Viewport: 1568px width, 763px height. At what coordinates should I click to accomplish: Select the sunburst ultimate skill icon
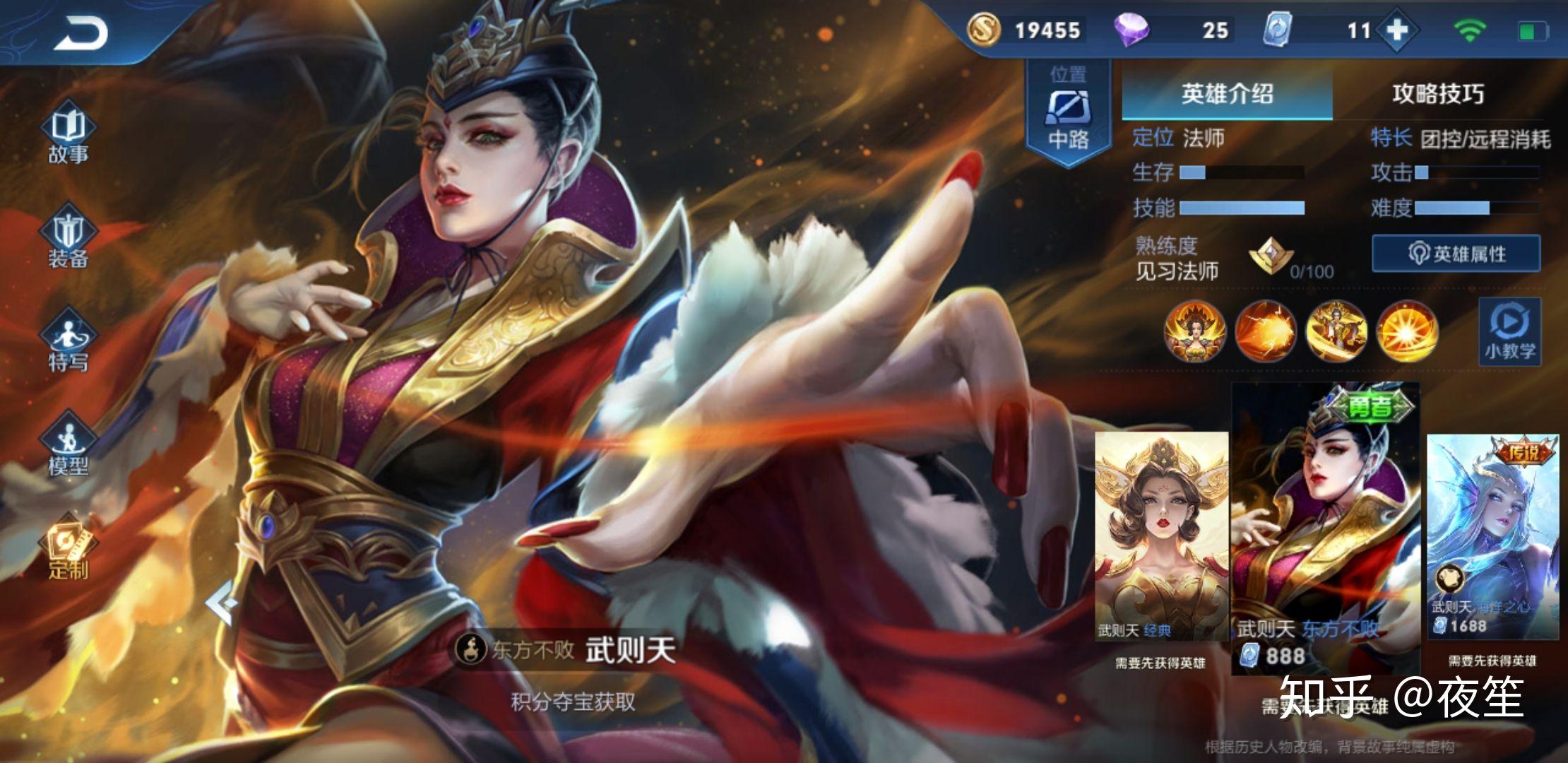pos(1406,331)
